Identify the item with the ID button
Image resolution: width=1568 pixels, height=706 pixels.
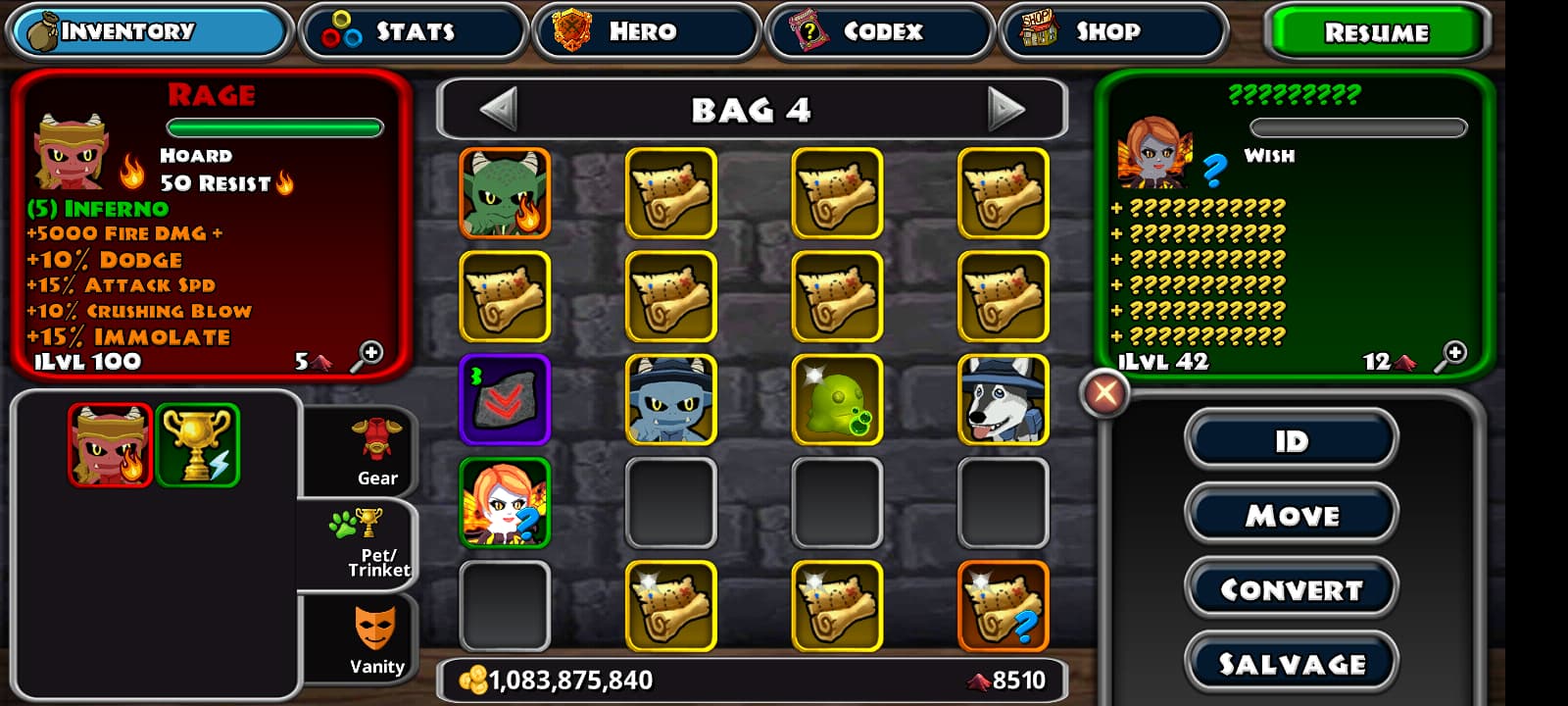point(1291,441)
